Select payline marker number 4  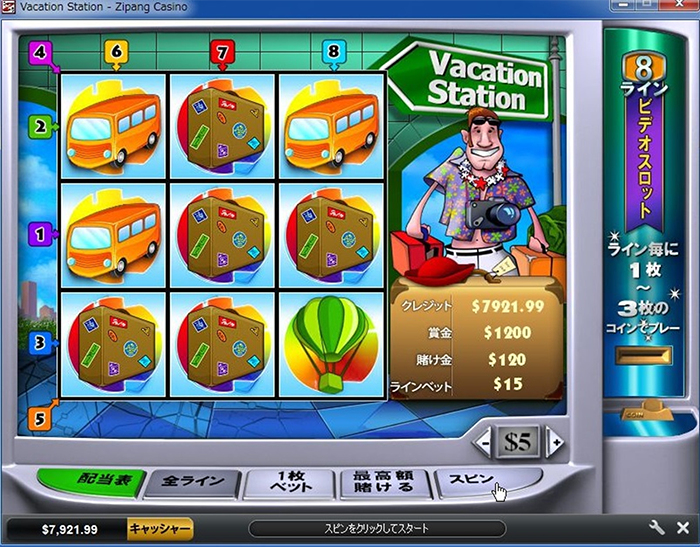[x=41, y=50]
